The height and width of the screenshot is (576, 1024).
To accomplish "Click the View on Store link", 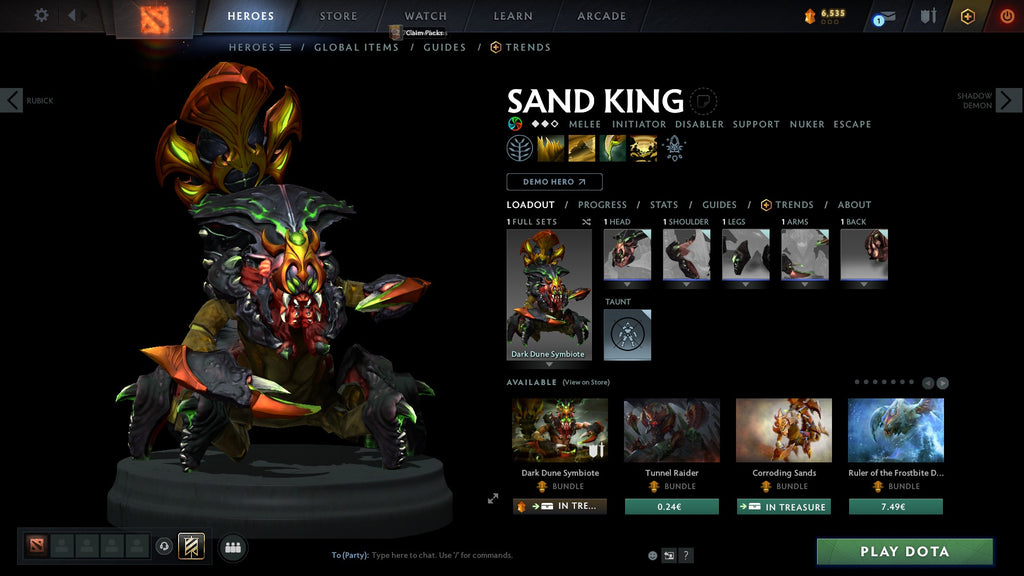I will pyautogui.click(x=586, y=382).
